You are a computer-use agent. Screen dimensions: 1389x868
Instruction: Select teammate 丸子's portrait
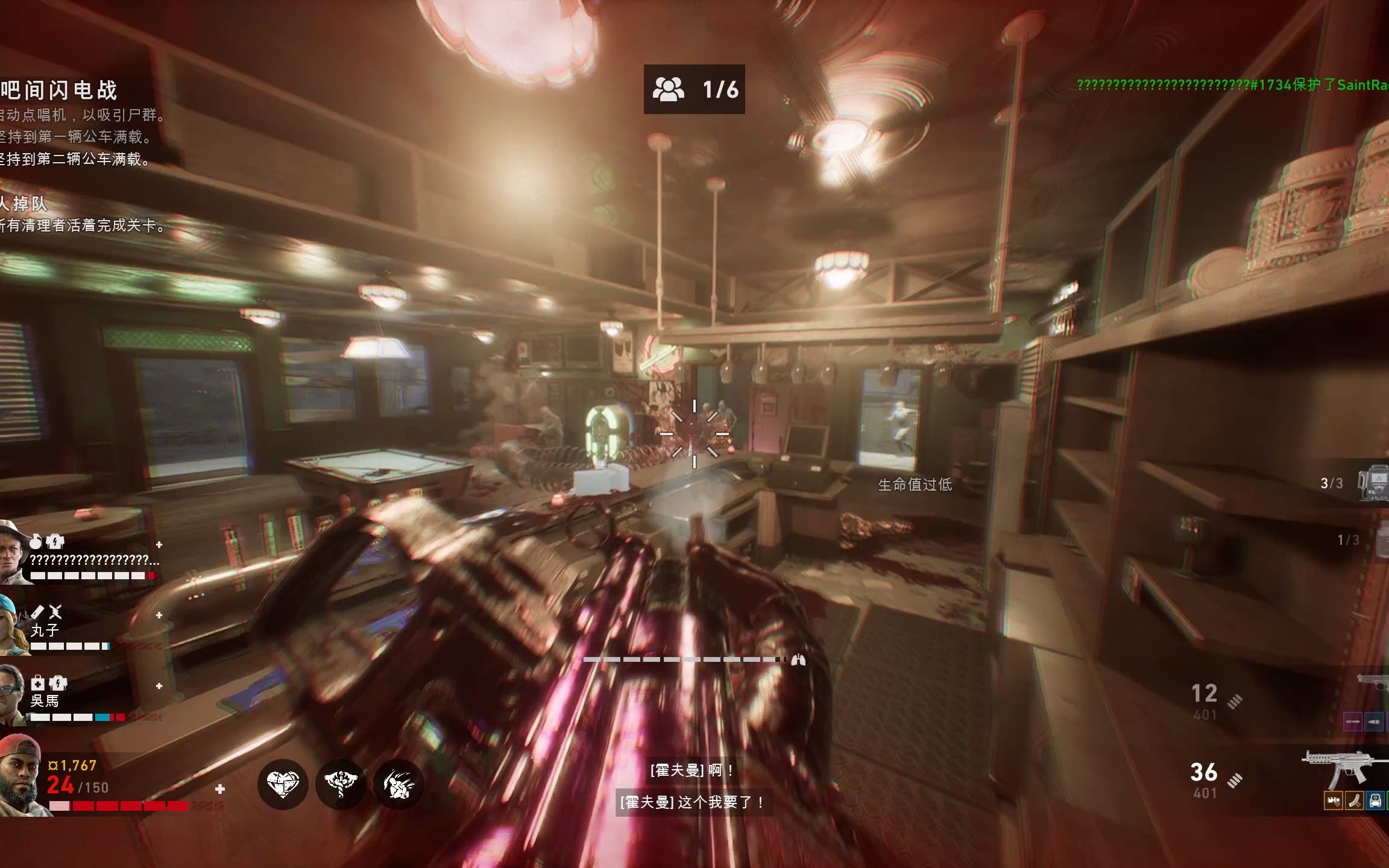(12, 624)
